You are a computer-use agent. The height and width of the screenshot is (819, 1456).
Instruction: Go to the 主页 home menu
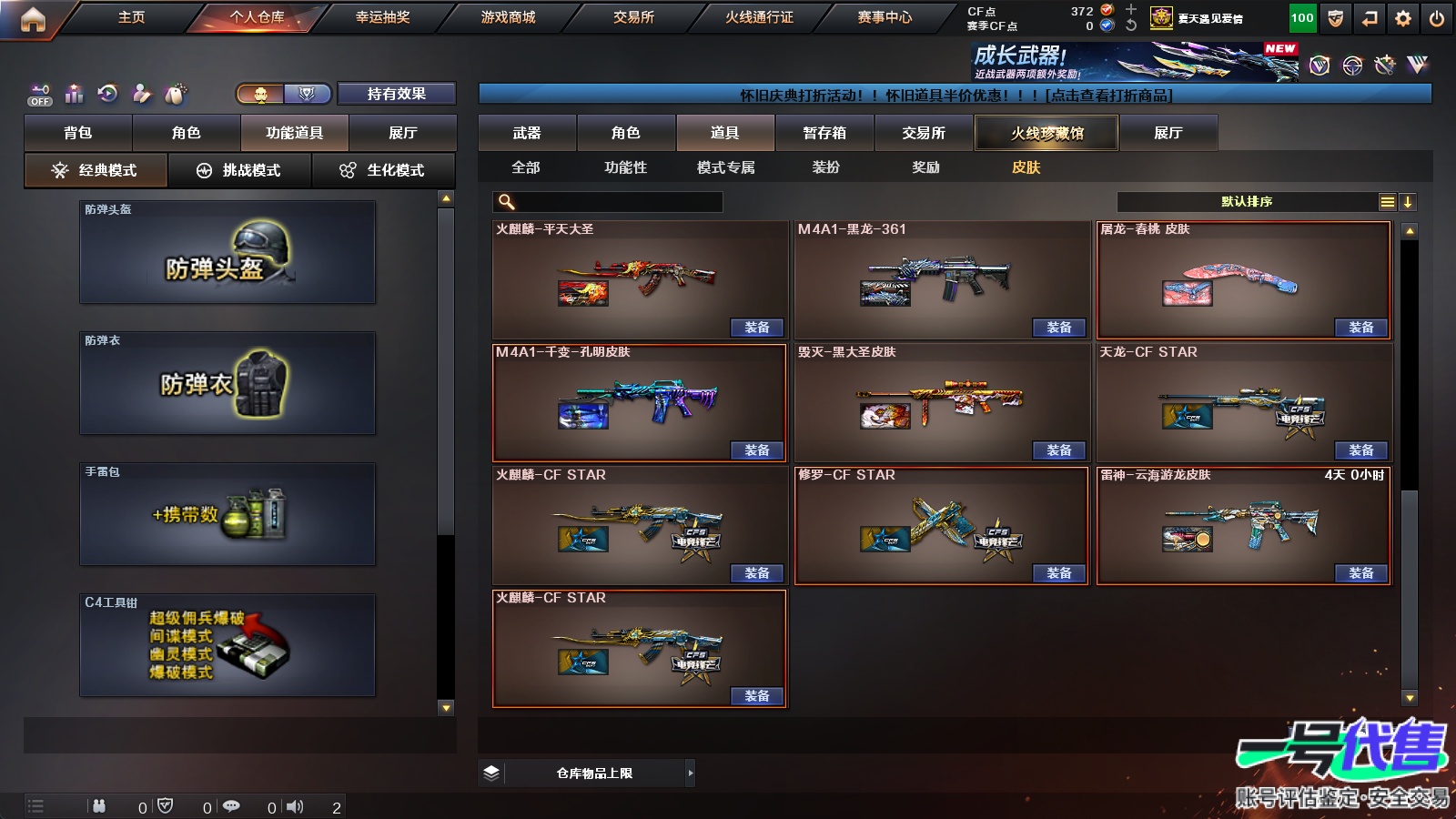[131, 17]
